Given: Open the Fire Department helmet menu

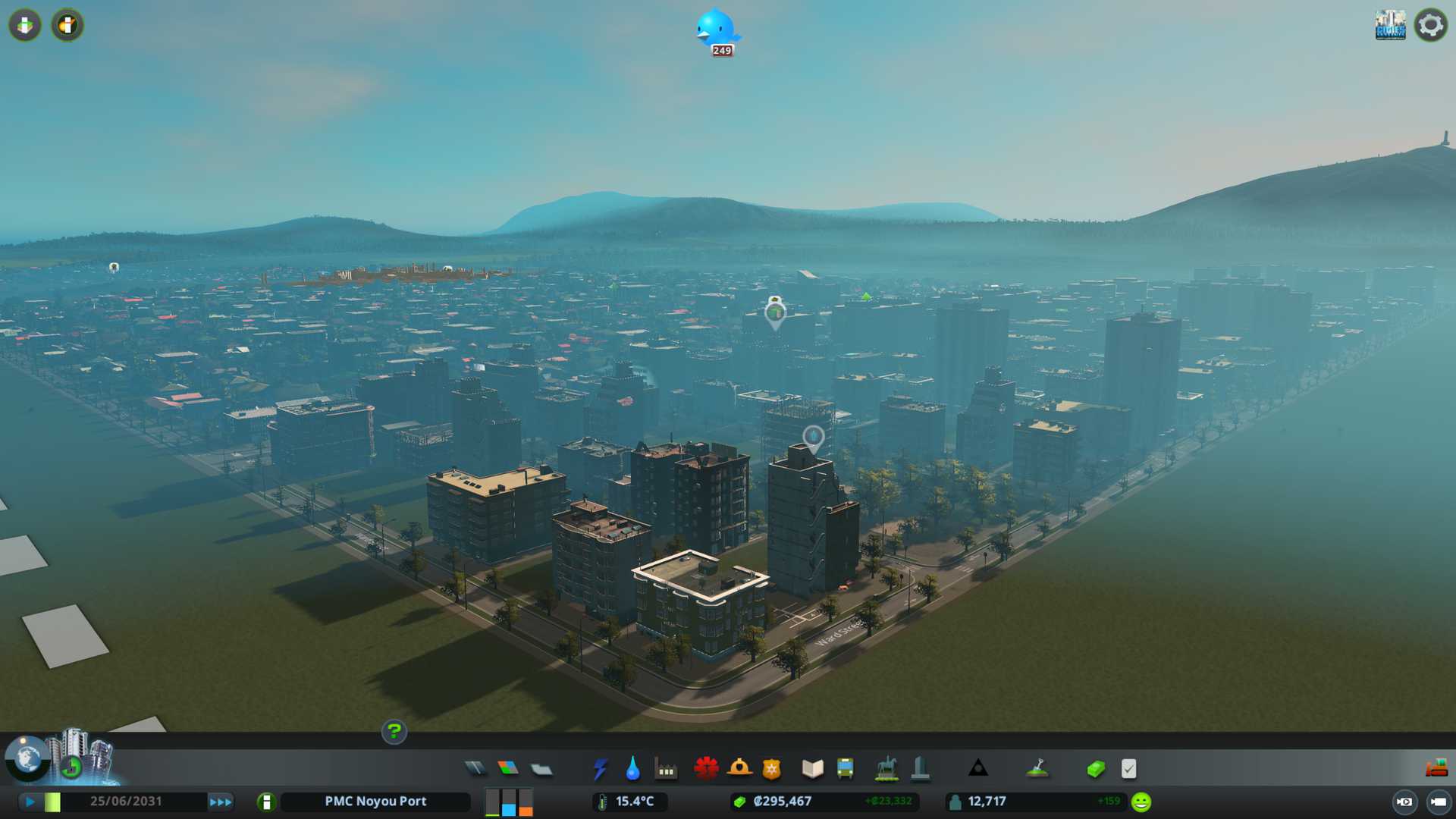Looking at the screenshot, I should point(739,769).
